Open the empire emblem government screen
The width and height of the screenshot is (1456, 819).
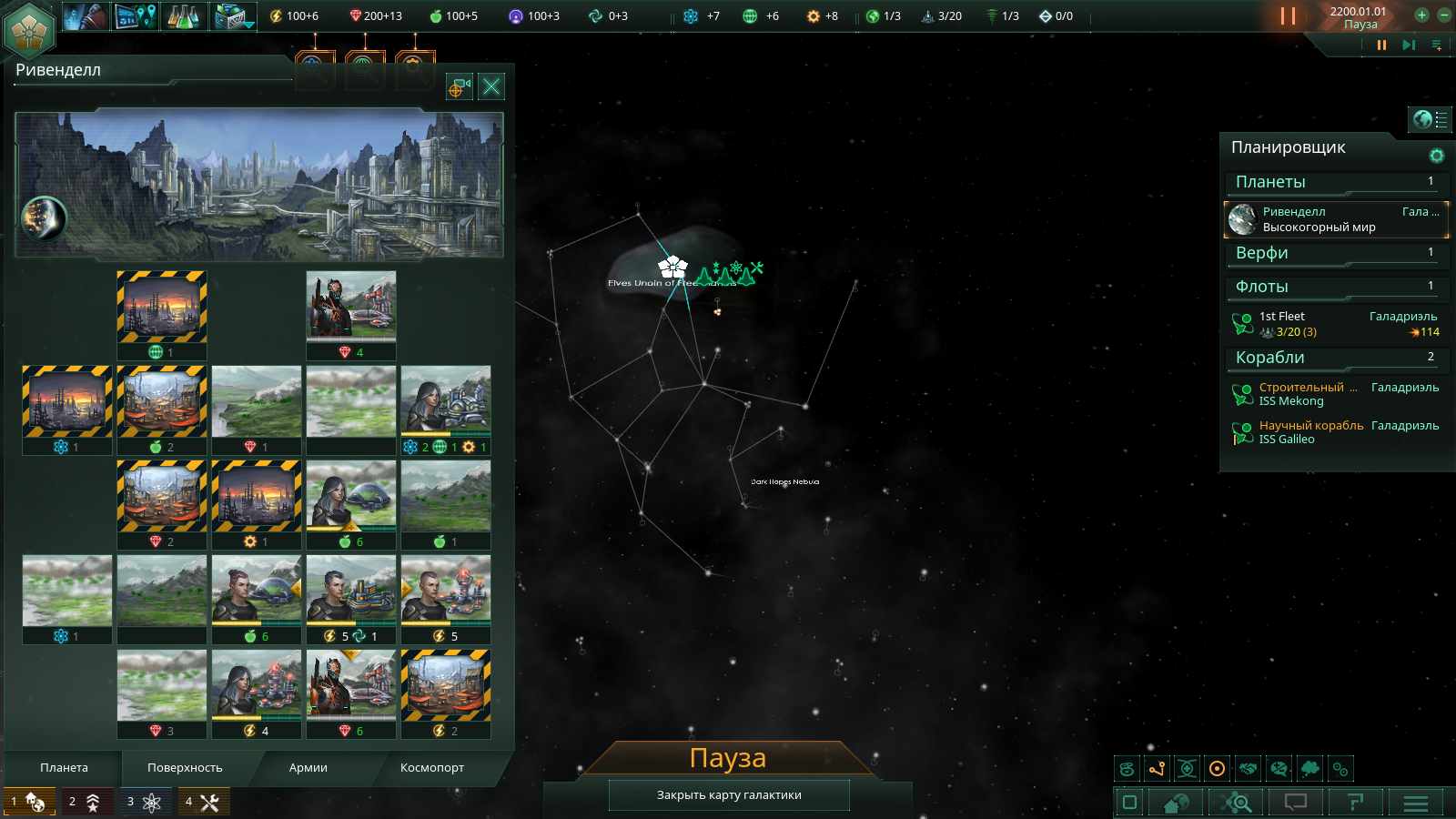click(29, 29)
